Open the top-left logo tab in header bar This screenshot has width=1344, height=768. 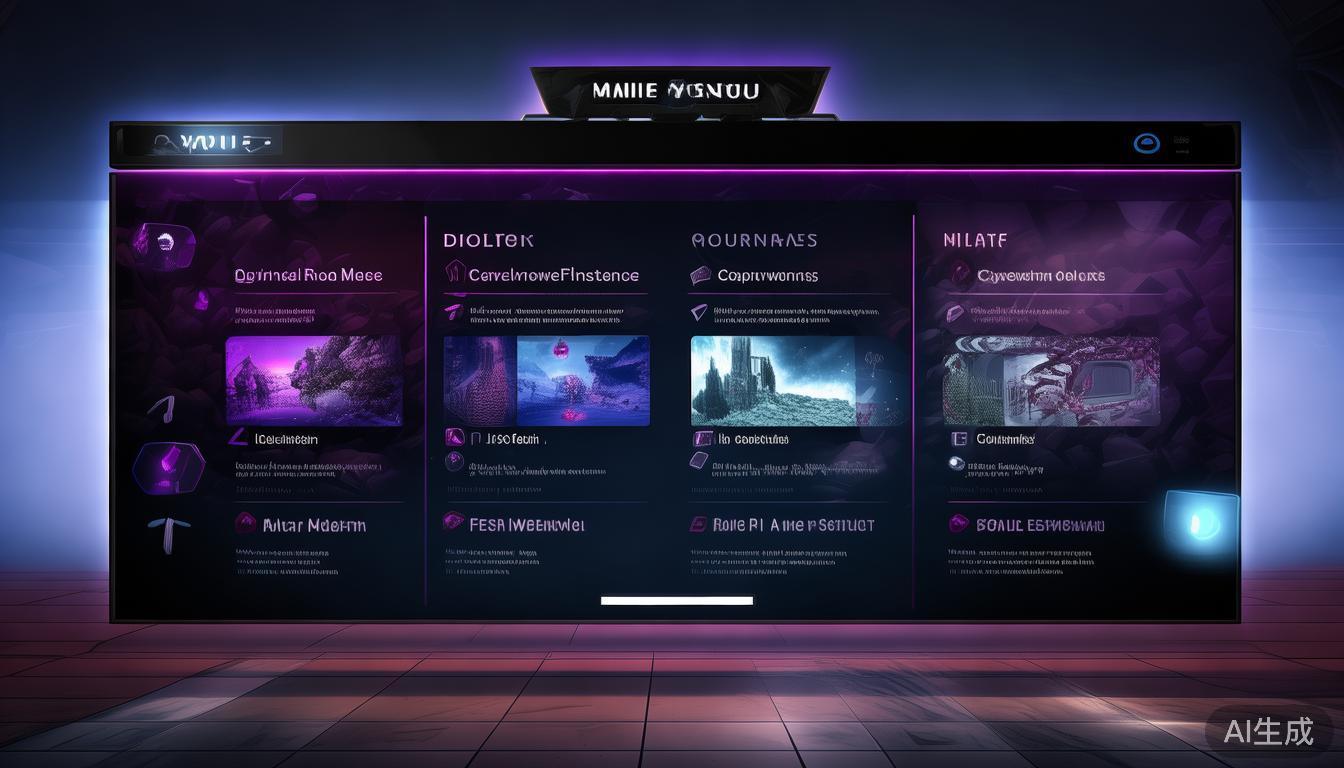(209, 142)
